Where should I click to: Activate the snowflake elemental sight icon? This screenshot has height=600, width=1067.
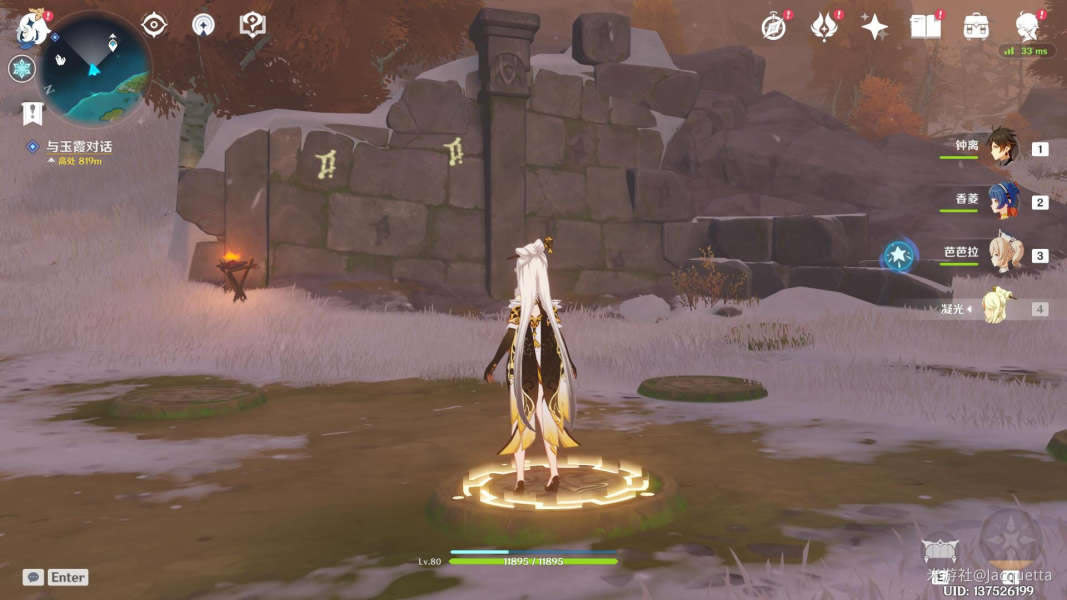(x=22, y=69)
